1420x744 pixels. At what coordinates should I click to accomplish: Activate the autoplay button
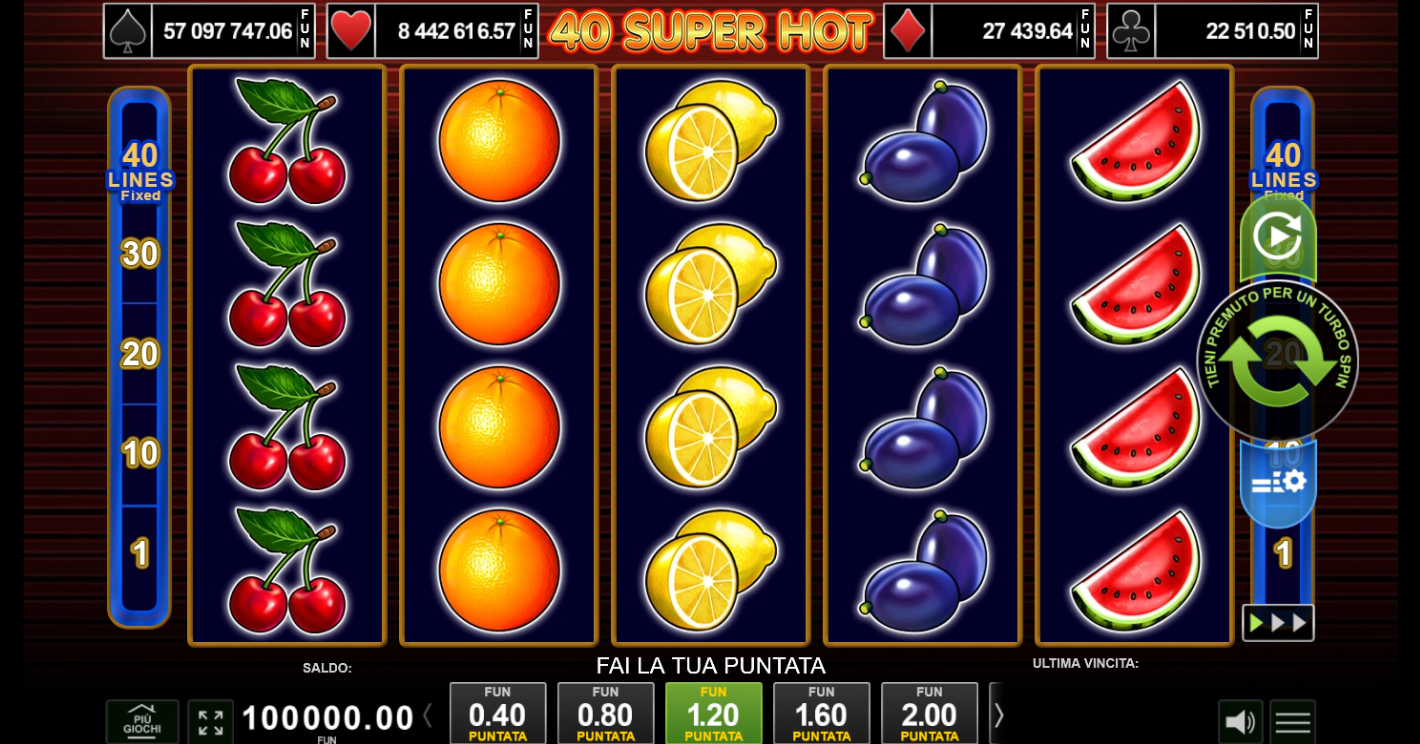click(x=1277, y=236)
